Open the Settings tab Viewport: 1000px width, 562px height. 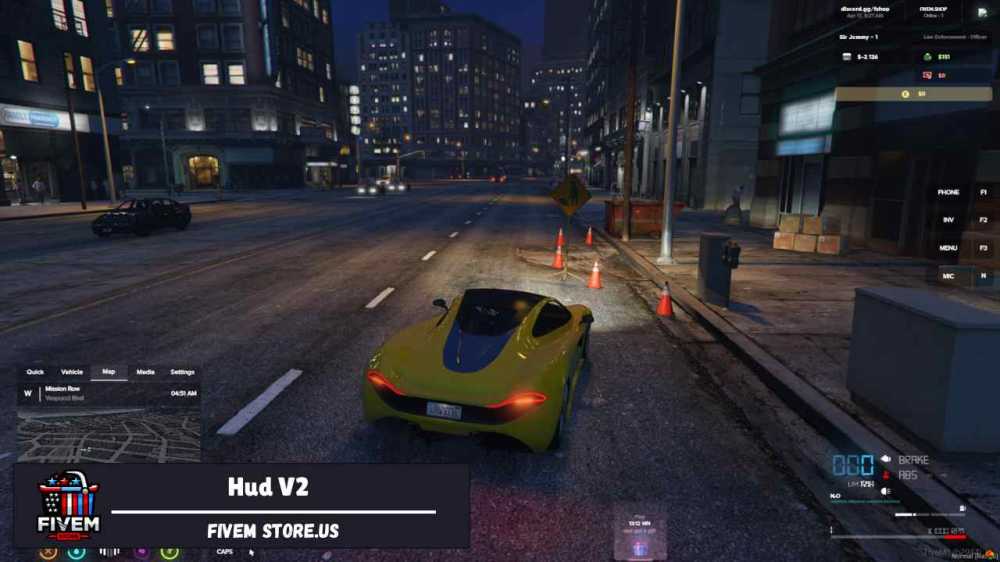pos(182,372)
